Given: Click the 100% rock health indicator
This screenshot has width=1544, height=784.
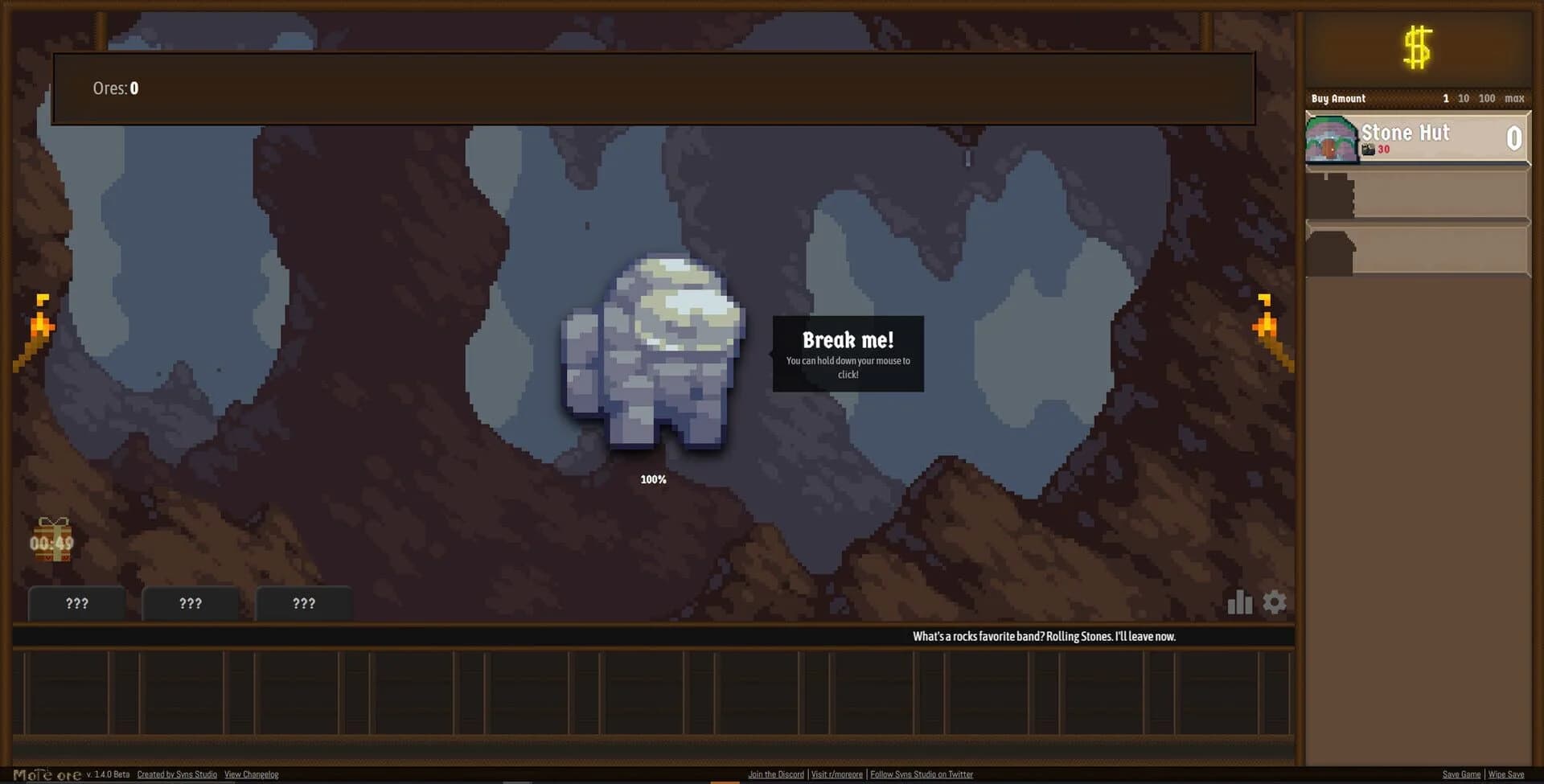Looking at the screenshot, I should point(653,478).
